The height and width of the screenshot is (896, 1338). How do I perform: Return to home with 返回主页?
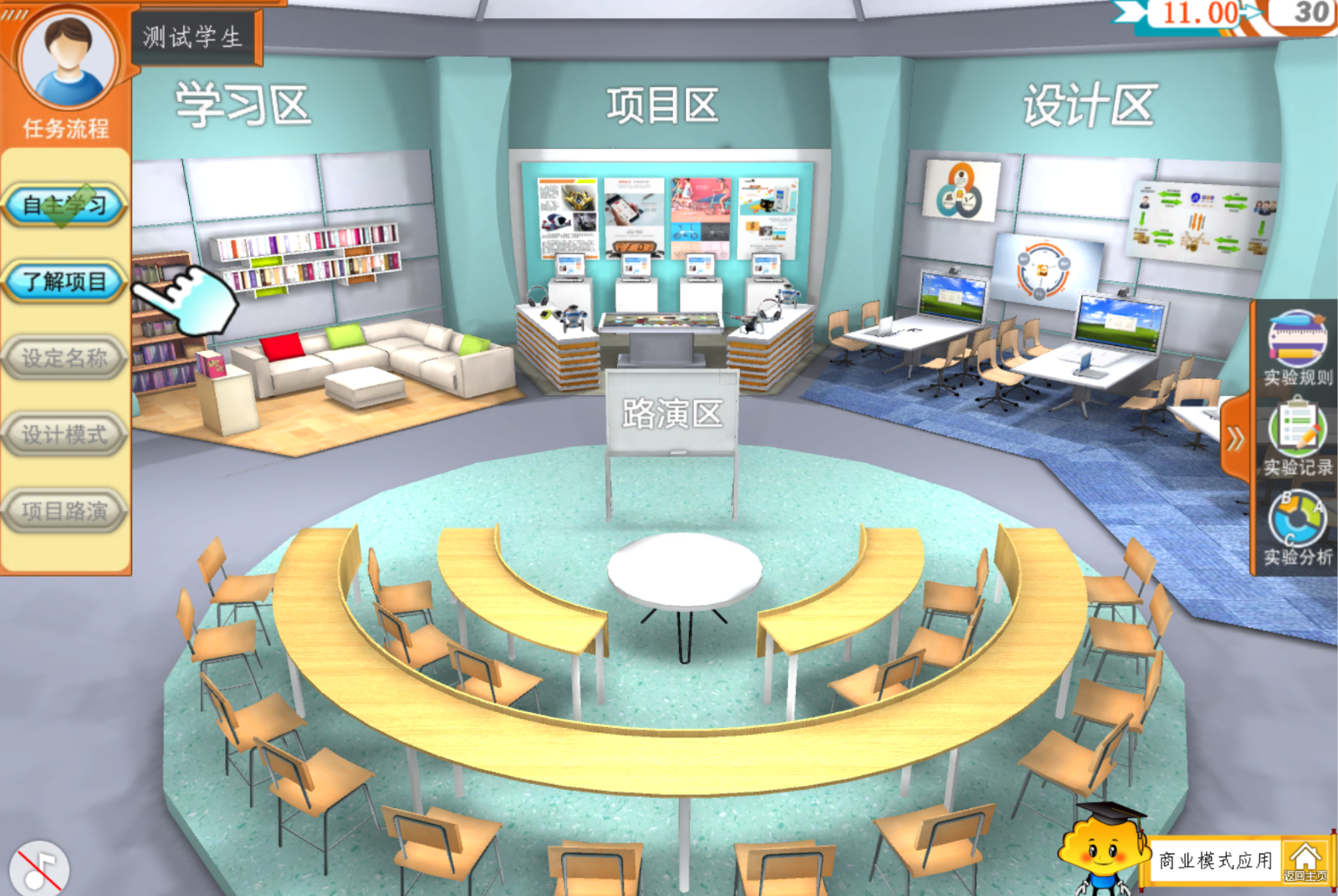1305,862
